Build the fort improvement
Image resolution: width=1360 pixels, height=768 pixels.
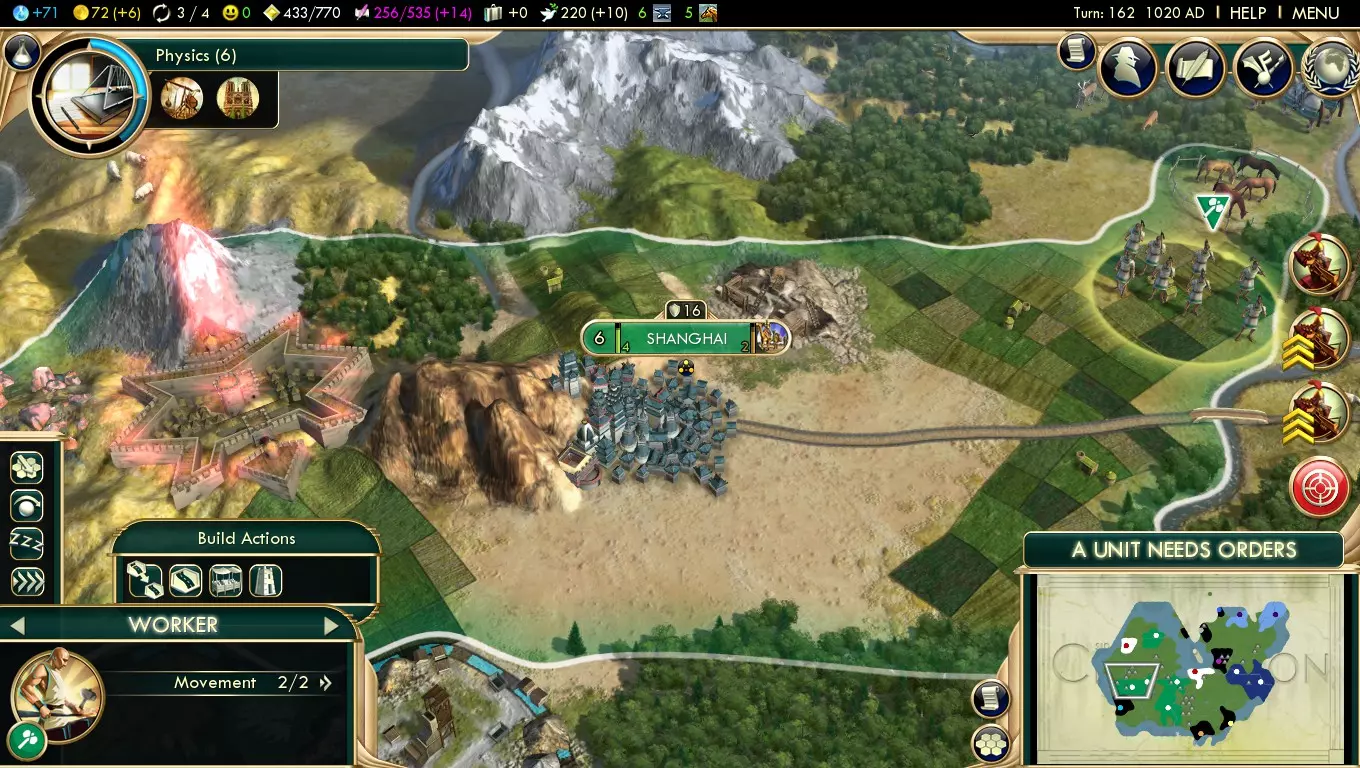265,580
